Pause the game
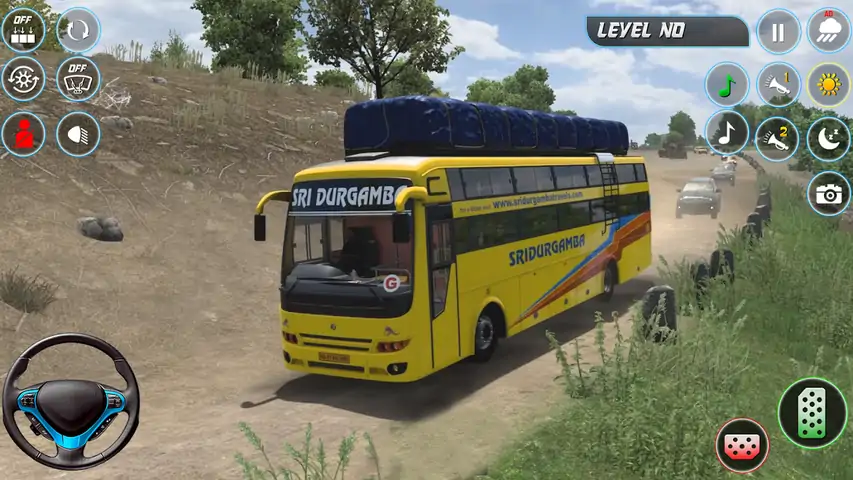The image size is (853, 480). [778, 31]
